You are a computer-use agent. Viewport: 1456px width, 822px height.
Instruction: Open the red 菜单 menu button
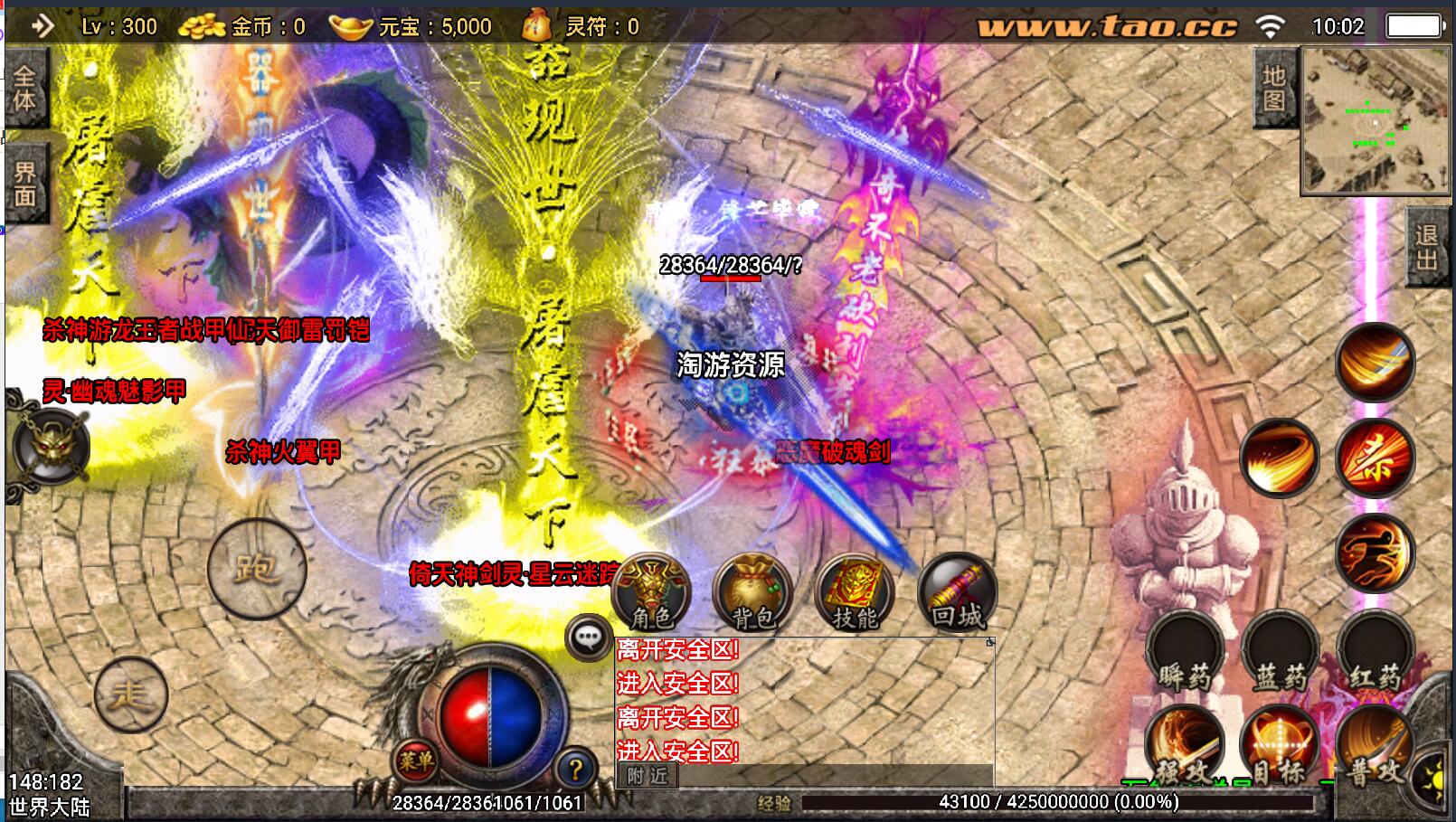pos(415,761)
